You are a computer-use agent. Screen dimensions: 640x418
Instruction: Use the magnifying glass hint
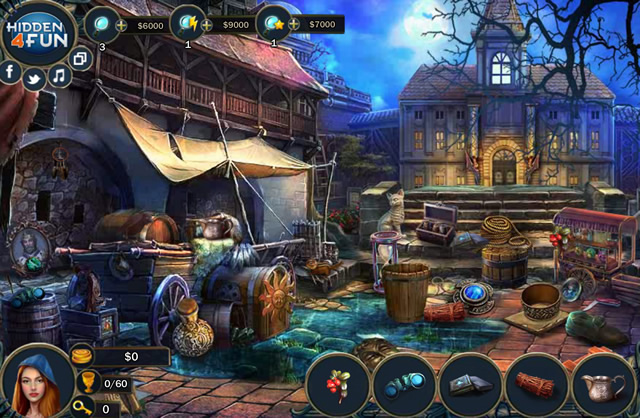coord(101,23)
